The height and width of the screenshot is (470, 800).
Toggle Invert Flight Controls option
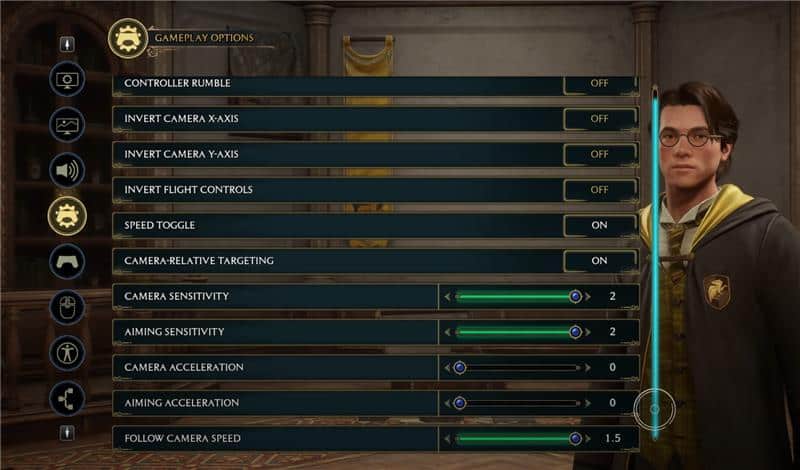pyautogui.click(x=599, y=190)
